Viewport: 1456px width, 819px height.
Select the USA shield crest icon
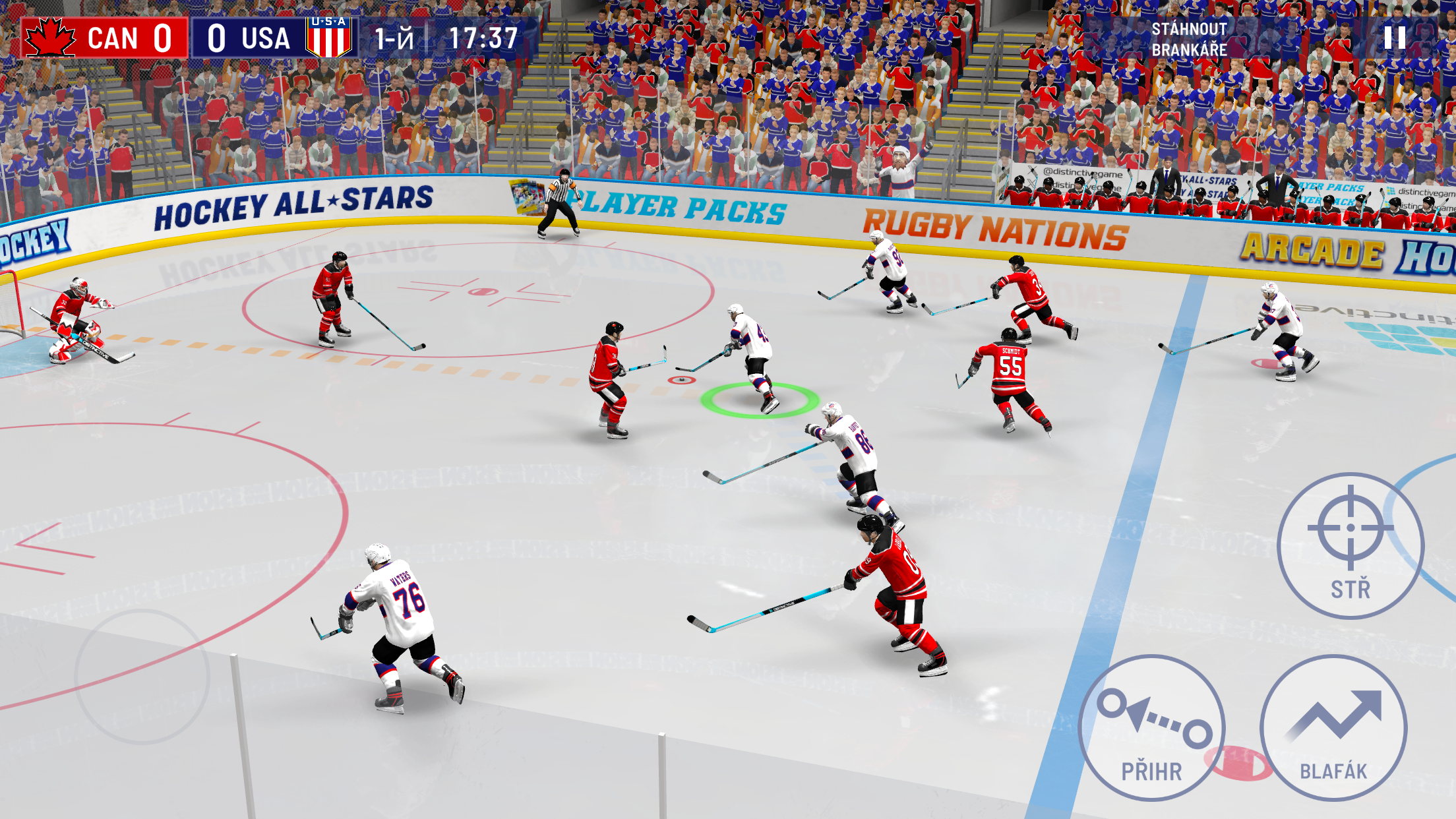[328, 38]
